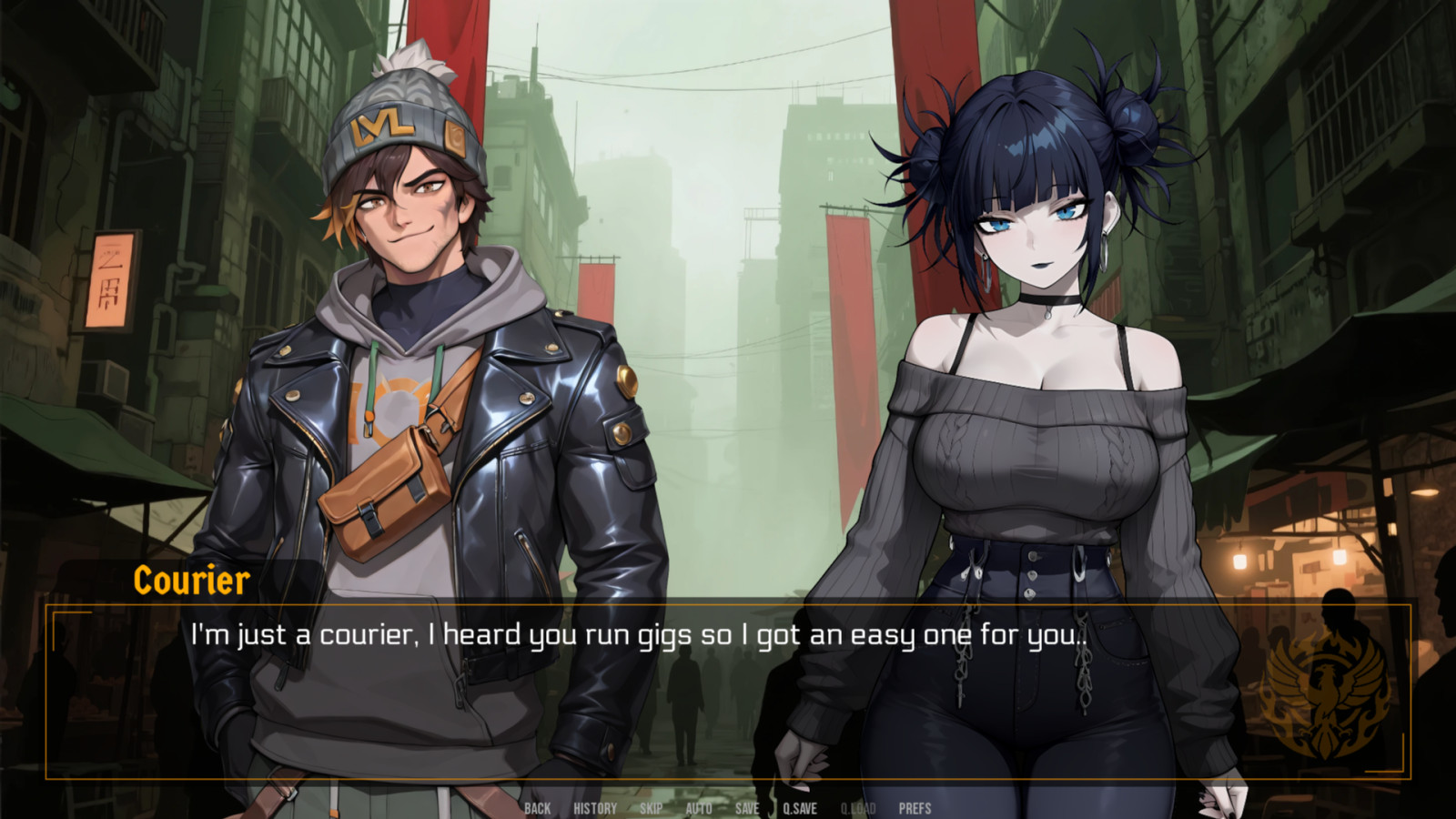Open the Prefs settings menu
This screenshot has height=819, width=1456.
tap(915, 808)
